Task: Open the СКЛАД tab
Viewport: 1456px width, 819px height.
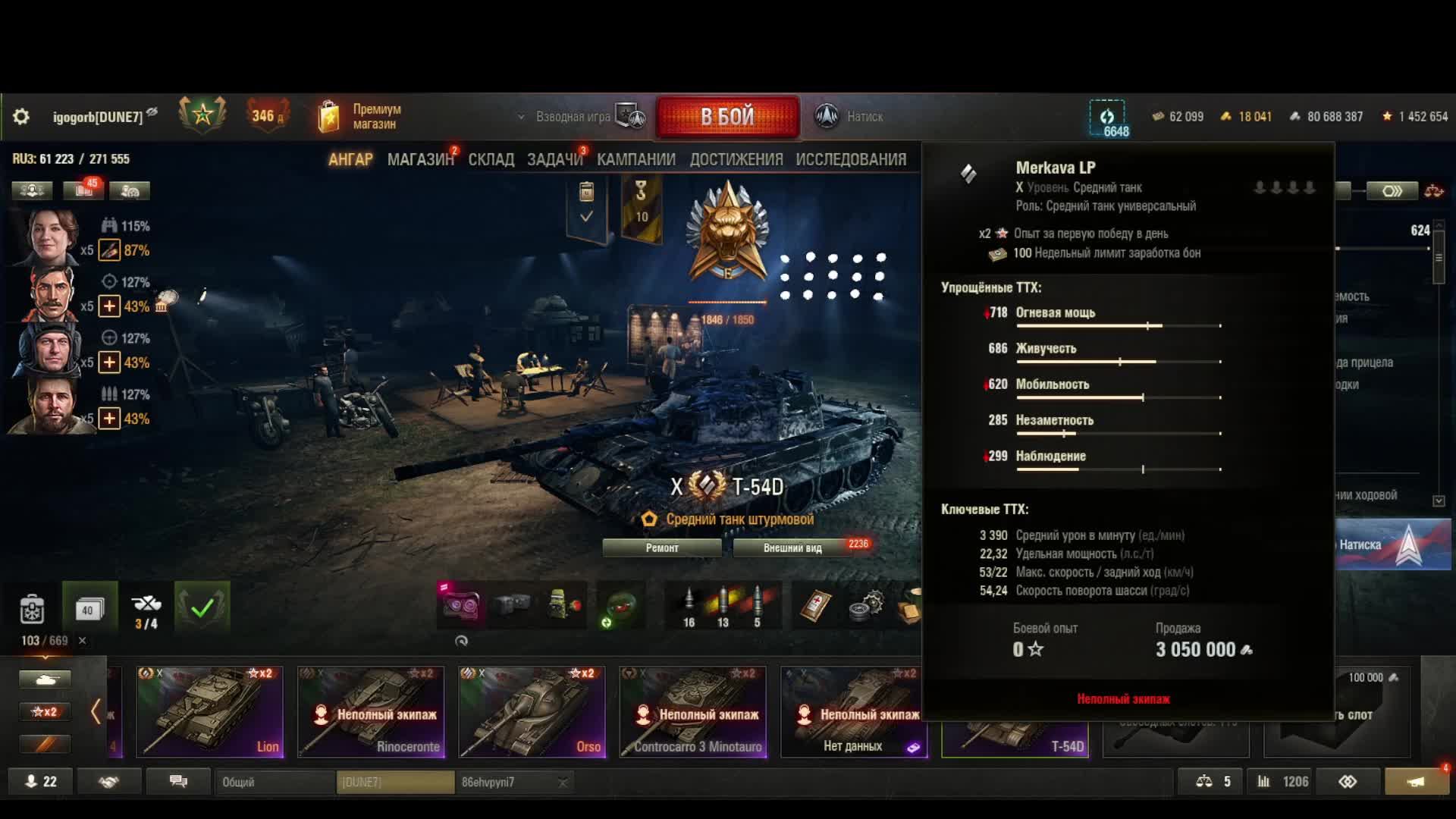Action: (x=491, y=159)
